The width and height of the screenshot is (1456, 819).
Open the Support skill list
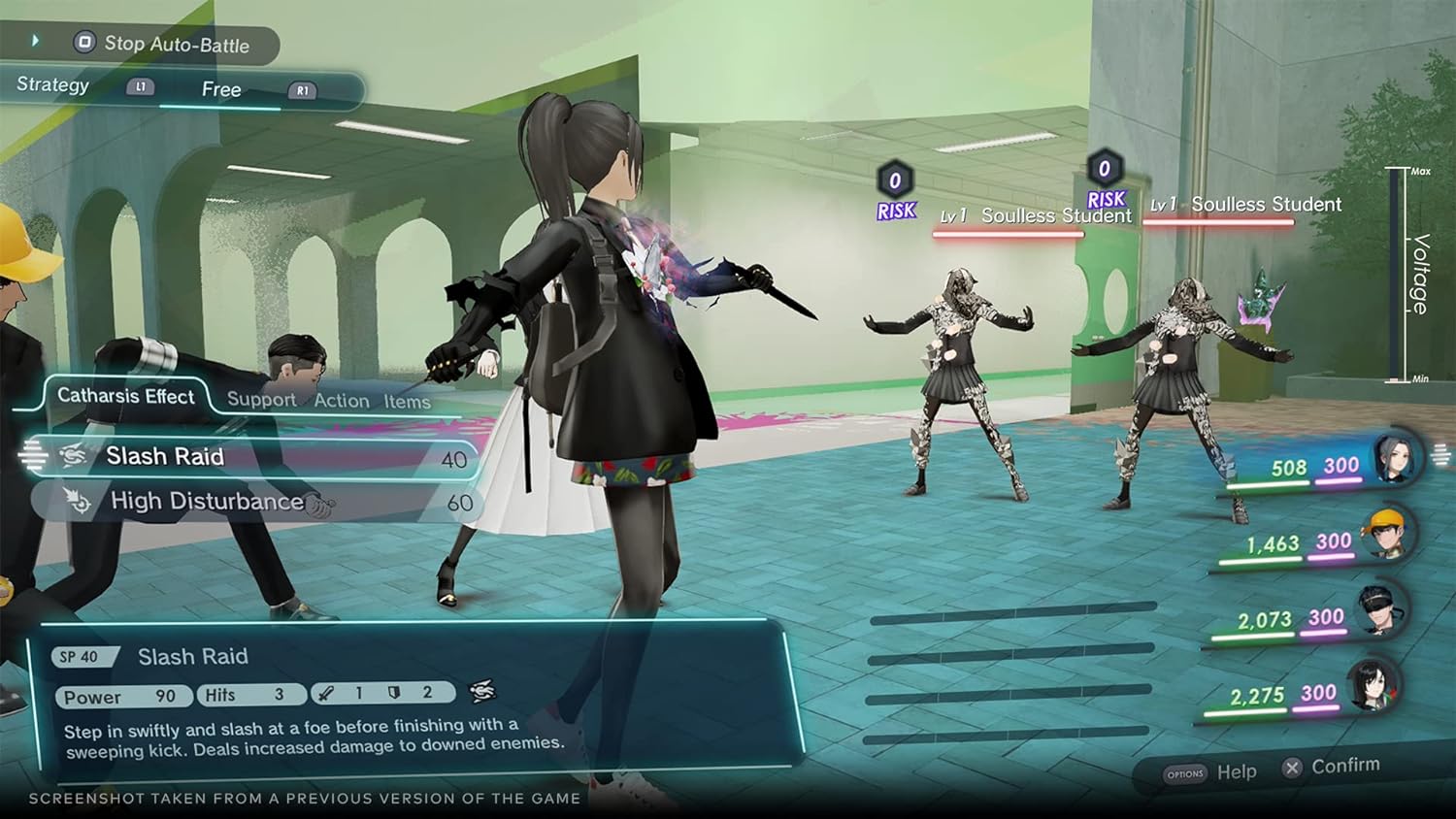point(261,399)
